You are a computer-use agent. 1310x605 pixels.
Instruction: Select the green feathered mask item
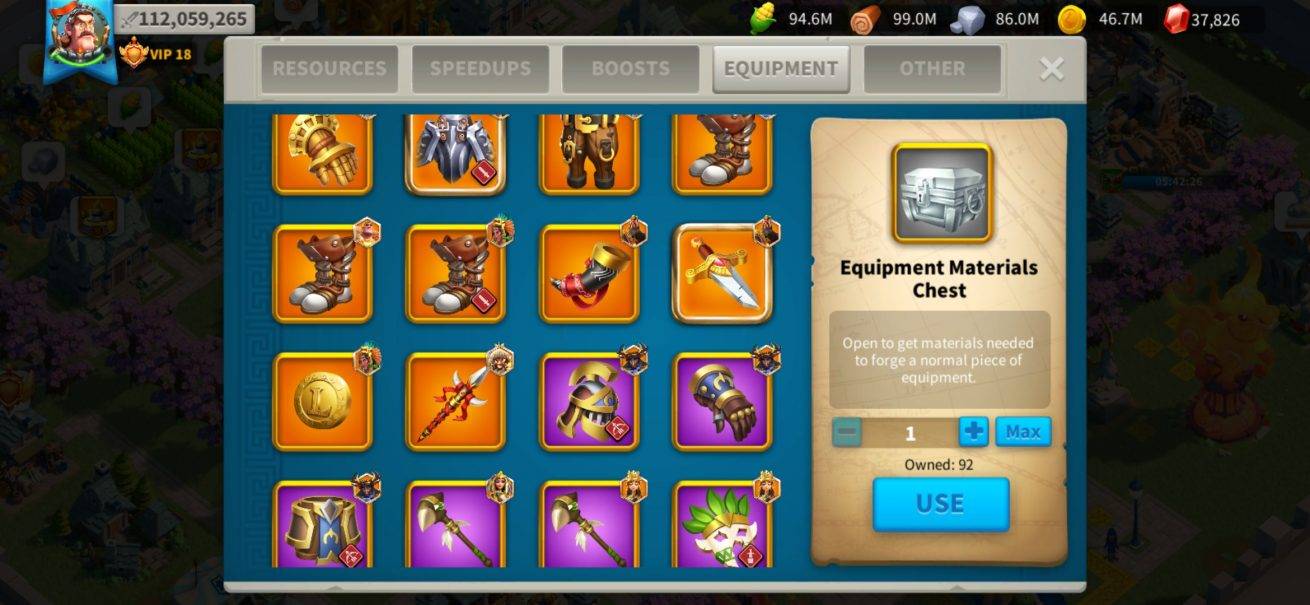click(723, 525)
